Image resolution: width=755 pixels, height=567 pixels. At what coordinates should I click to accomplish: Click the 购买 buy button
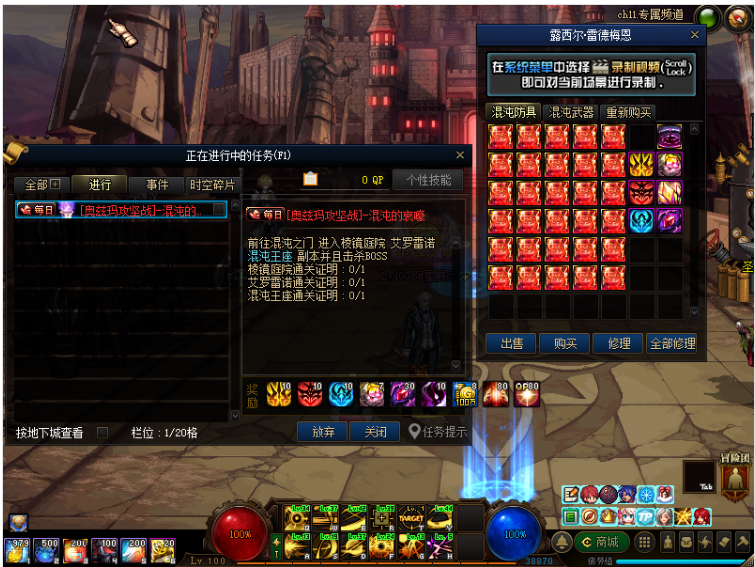pos(565,343)
